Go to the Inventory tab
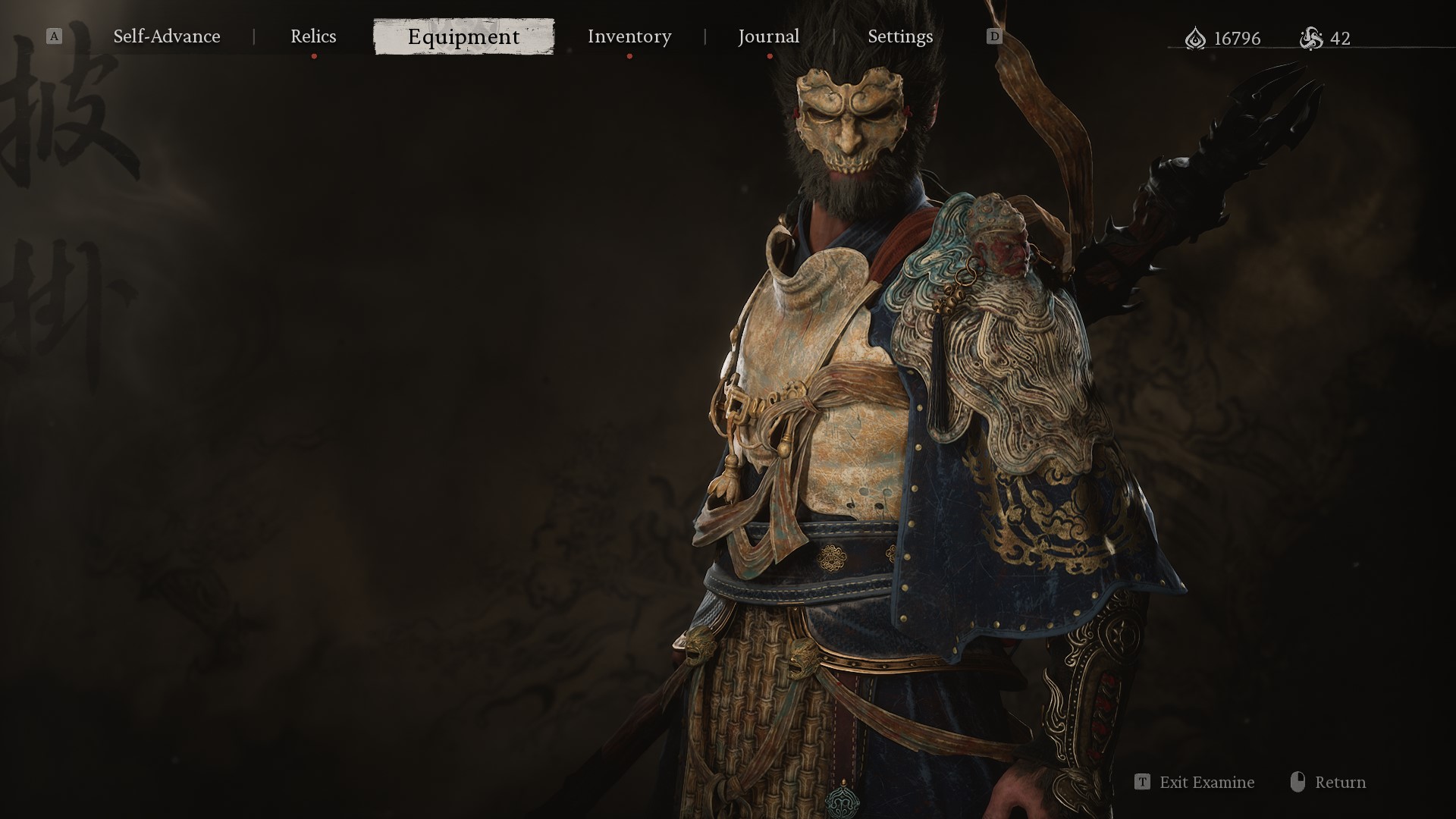This screenshot has height=819, width=1456. 629,36
